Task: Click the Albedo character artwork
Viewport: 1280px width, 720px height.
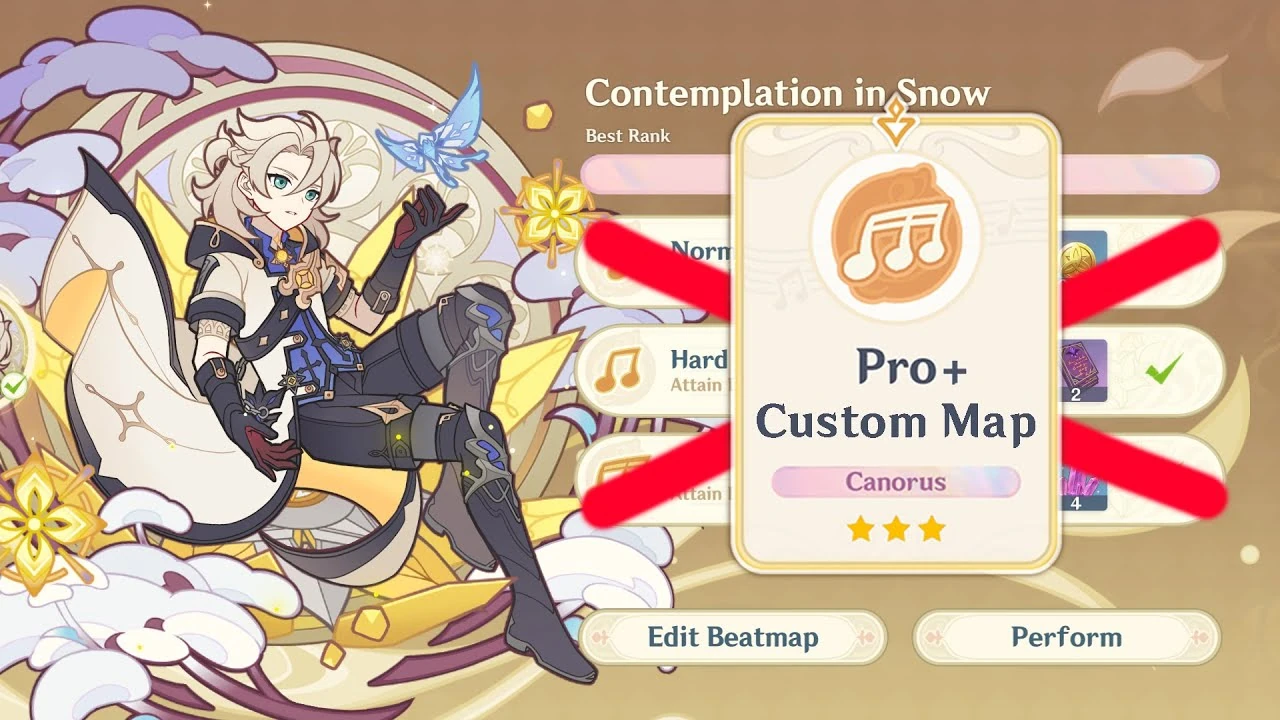Action: (x=300, y=350)
